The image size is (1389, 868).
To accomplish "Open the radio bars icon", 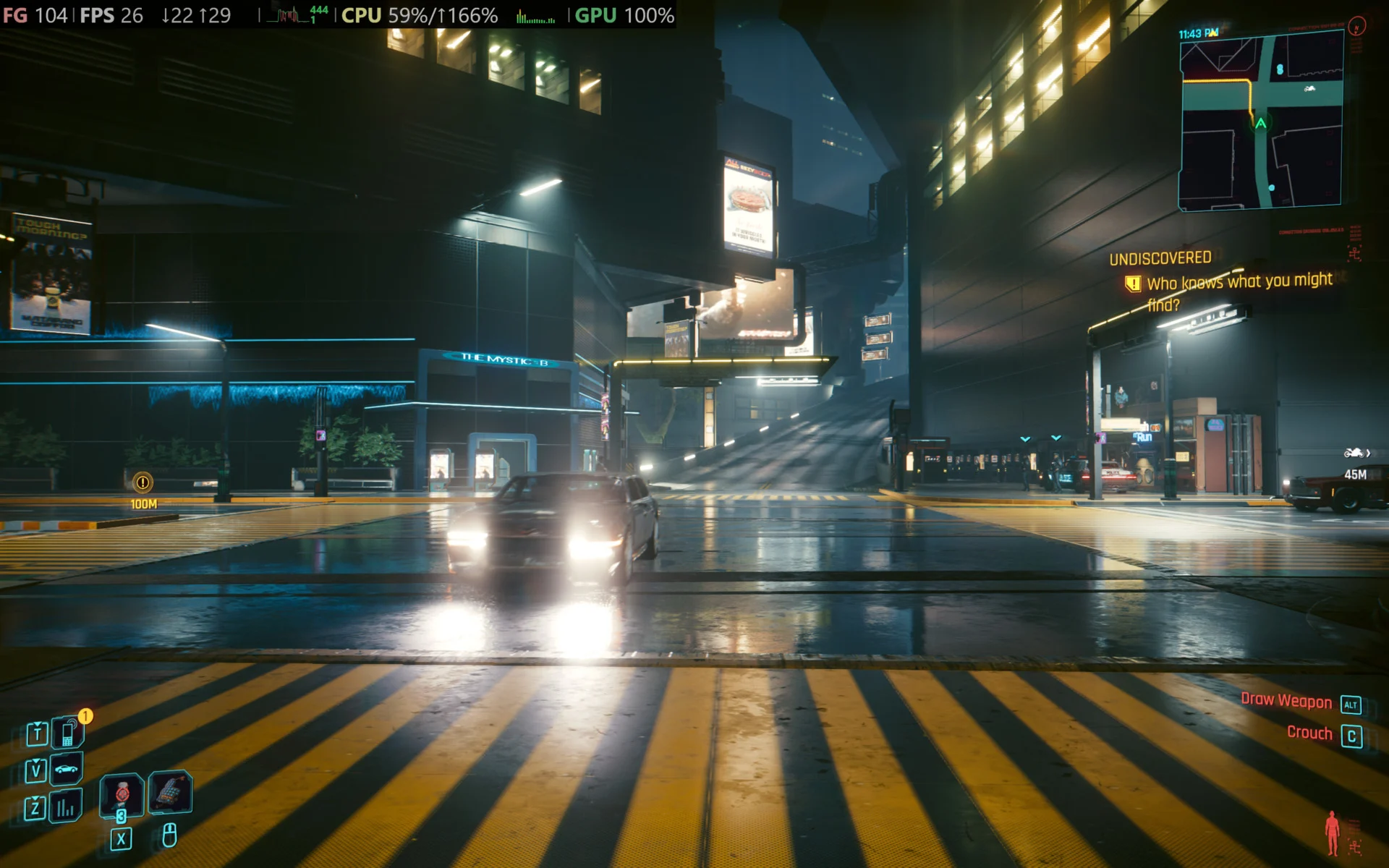I will coord(66,807).
